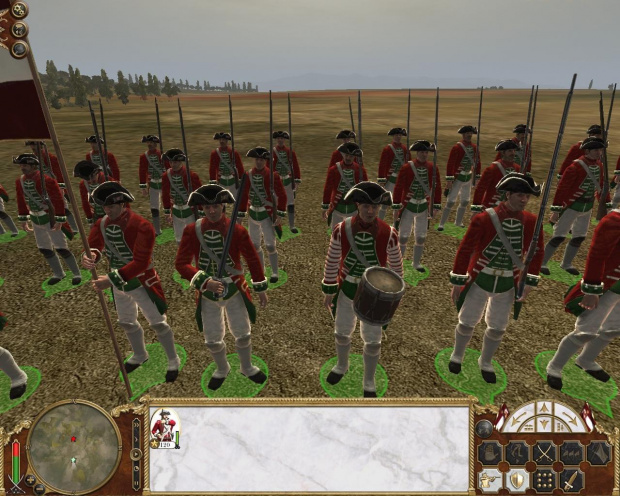This screenshot has height=496, width=620.
Task: Toggle the shield guard mode button
Action: coord(518,480)
